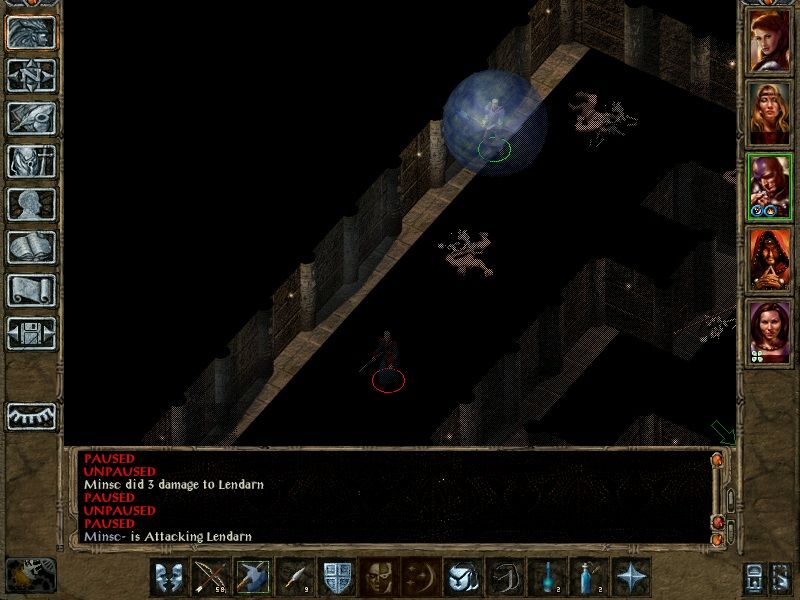Select the red-haired woman portrait at the top
This screenshot has height=600, width=800.
tap(769, 40)
